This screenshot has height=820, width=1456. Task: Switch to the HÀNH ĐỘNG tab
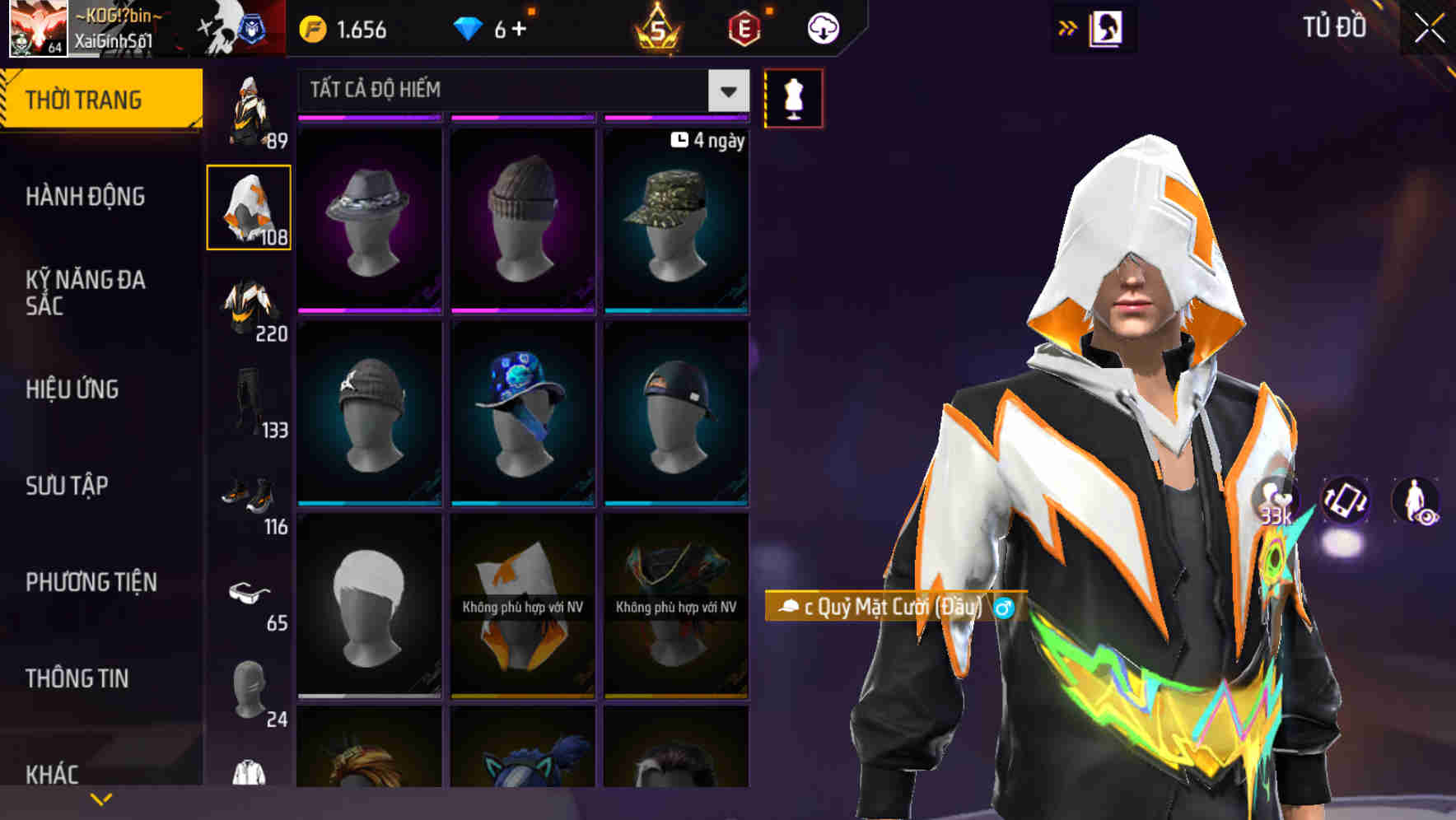(x=85, y=198)
